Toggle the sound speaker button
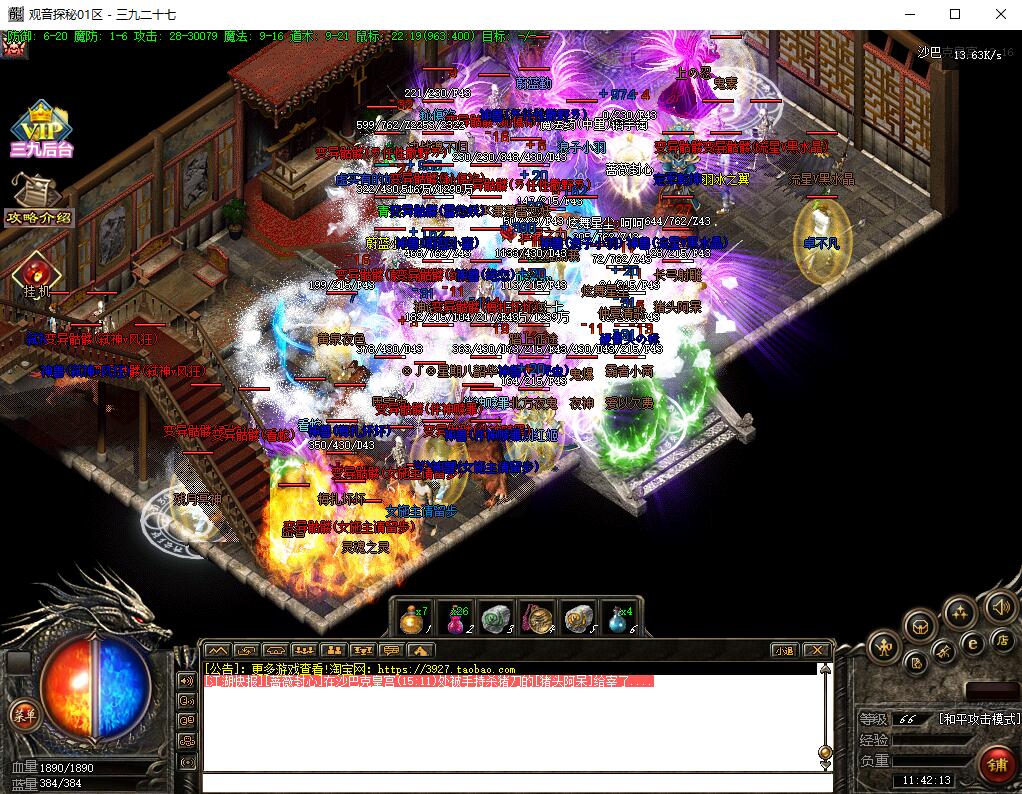Viewport: 1022px width, 794px height. (999, 607)
